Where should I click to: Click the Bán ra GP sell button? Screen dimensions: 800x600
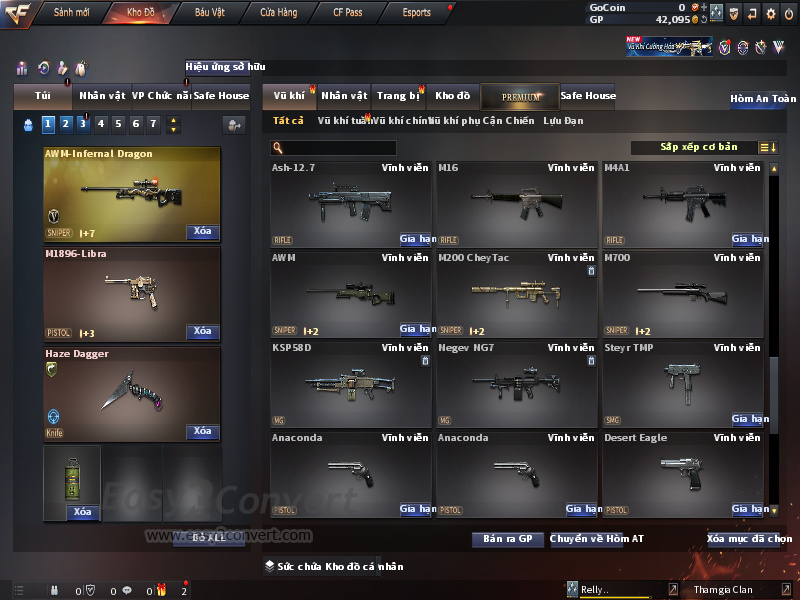(x=507, y=539)
